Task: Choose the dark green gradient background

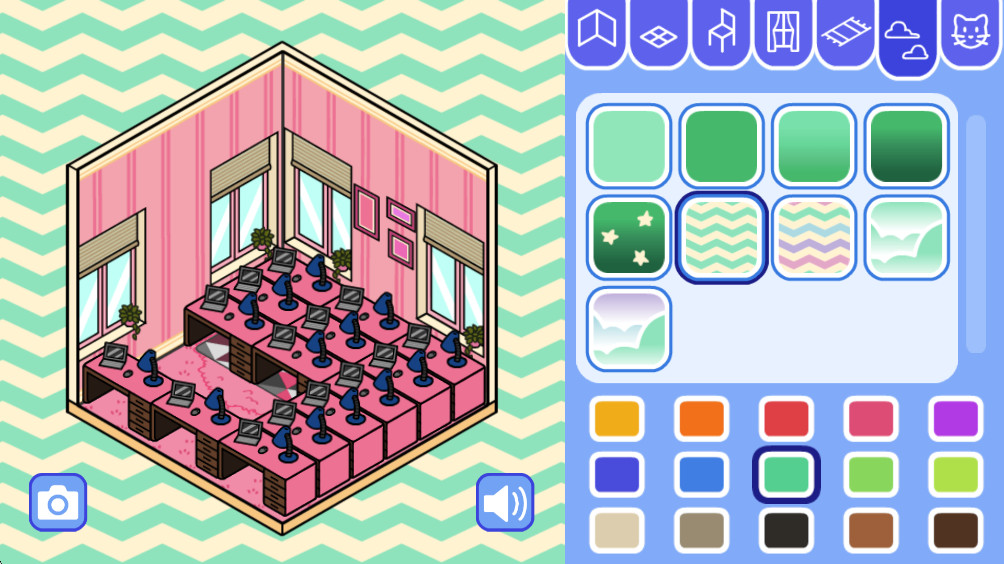Action: point(907,145)
